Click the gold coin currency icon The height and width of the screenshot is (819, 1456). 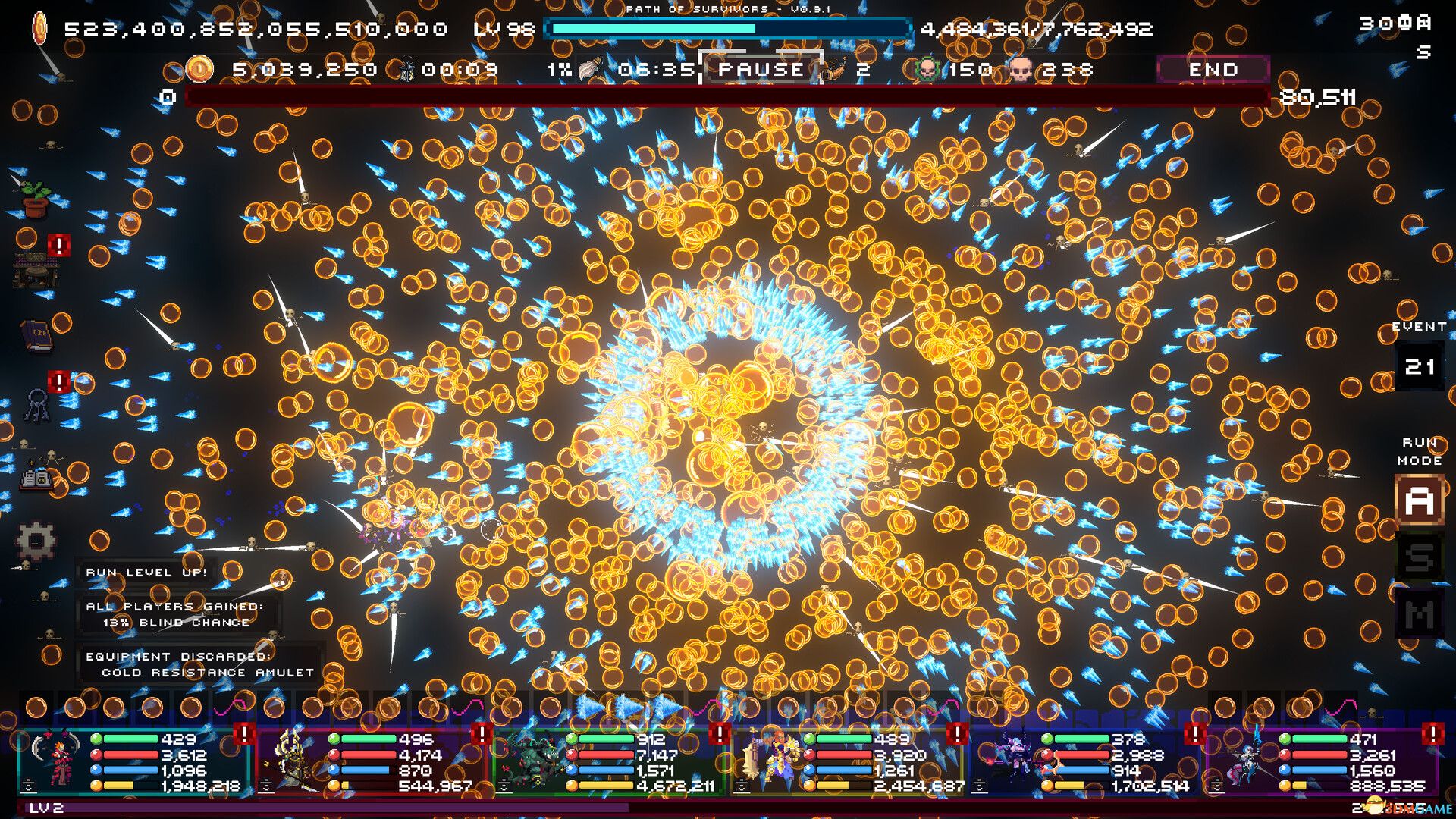coord(199,68)
